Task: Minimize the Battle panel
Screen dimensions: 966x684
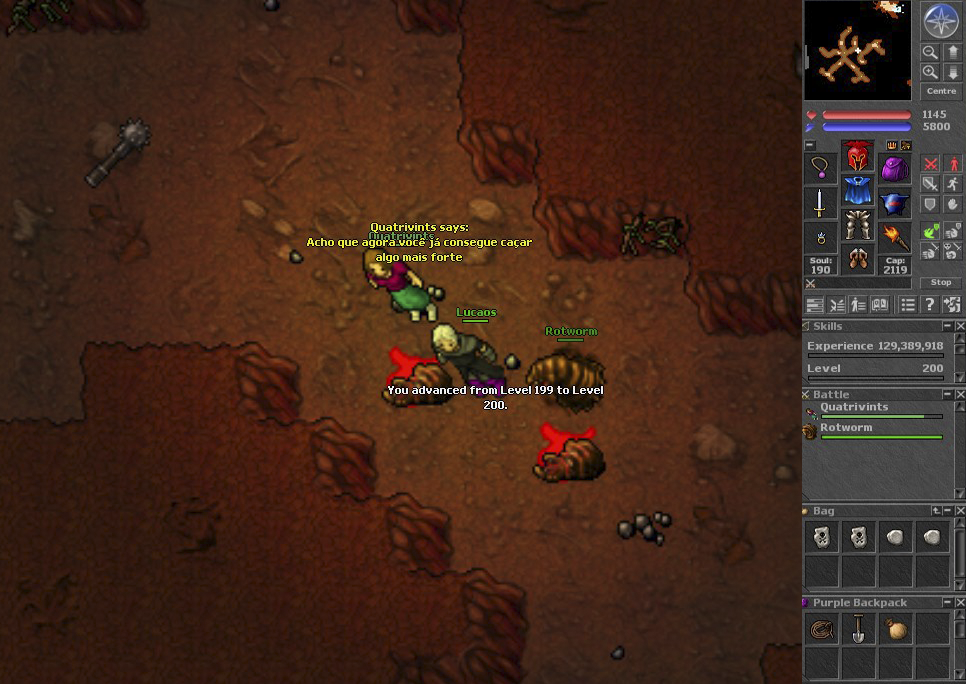Action: tap(947, 395)
